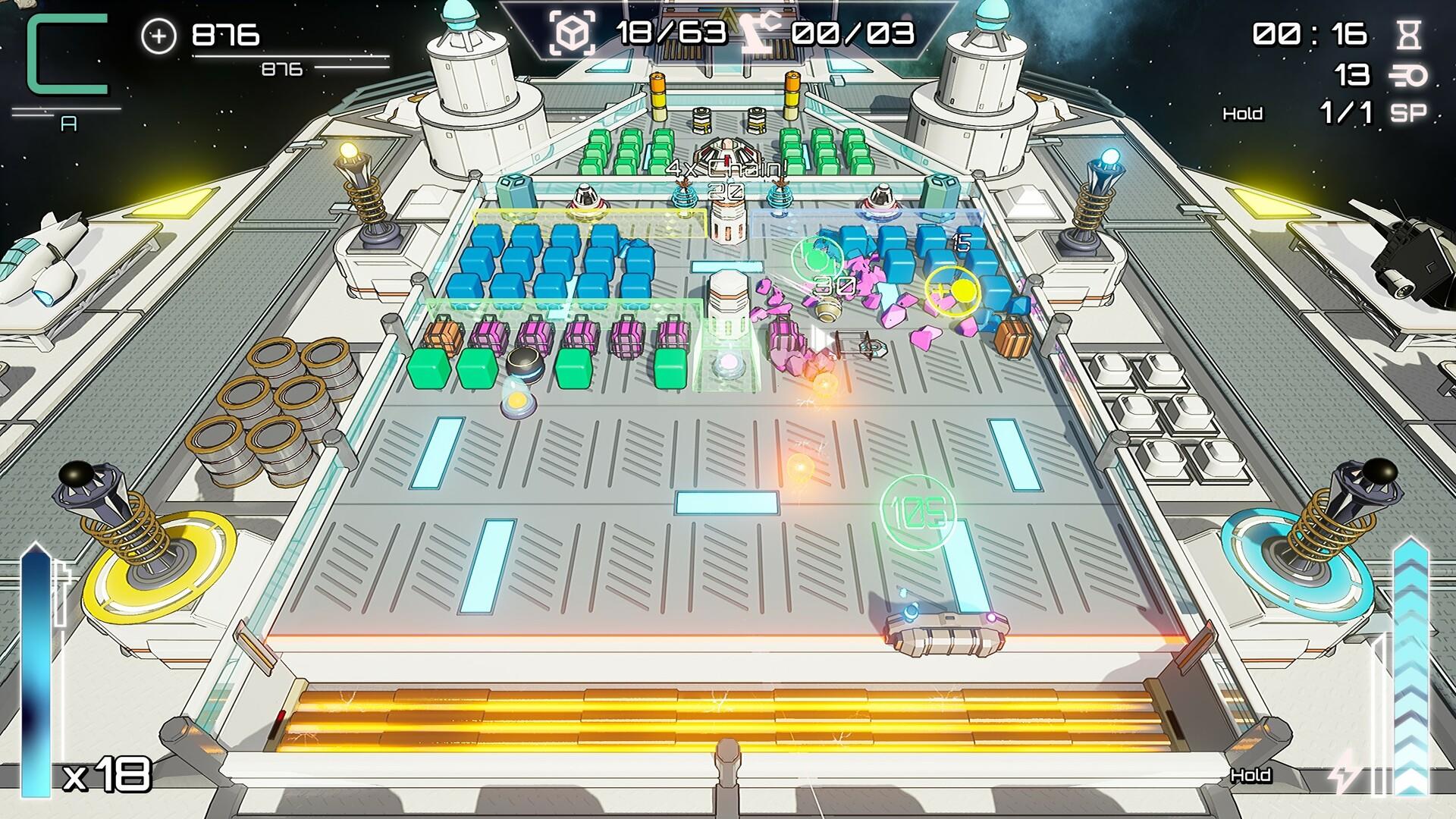Toggle the yellow target marker on the blue blocks
Image resolution: width=1456 pixels, height=819 pixels.
click(953, 290)
